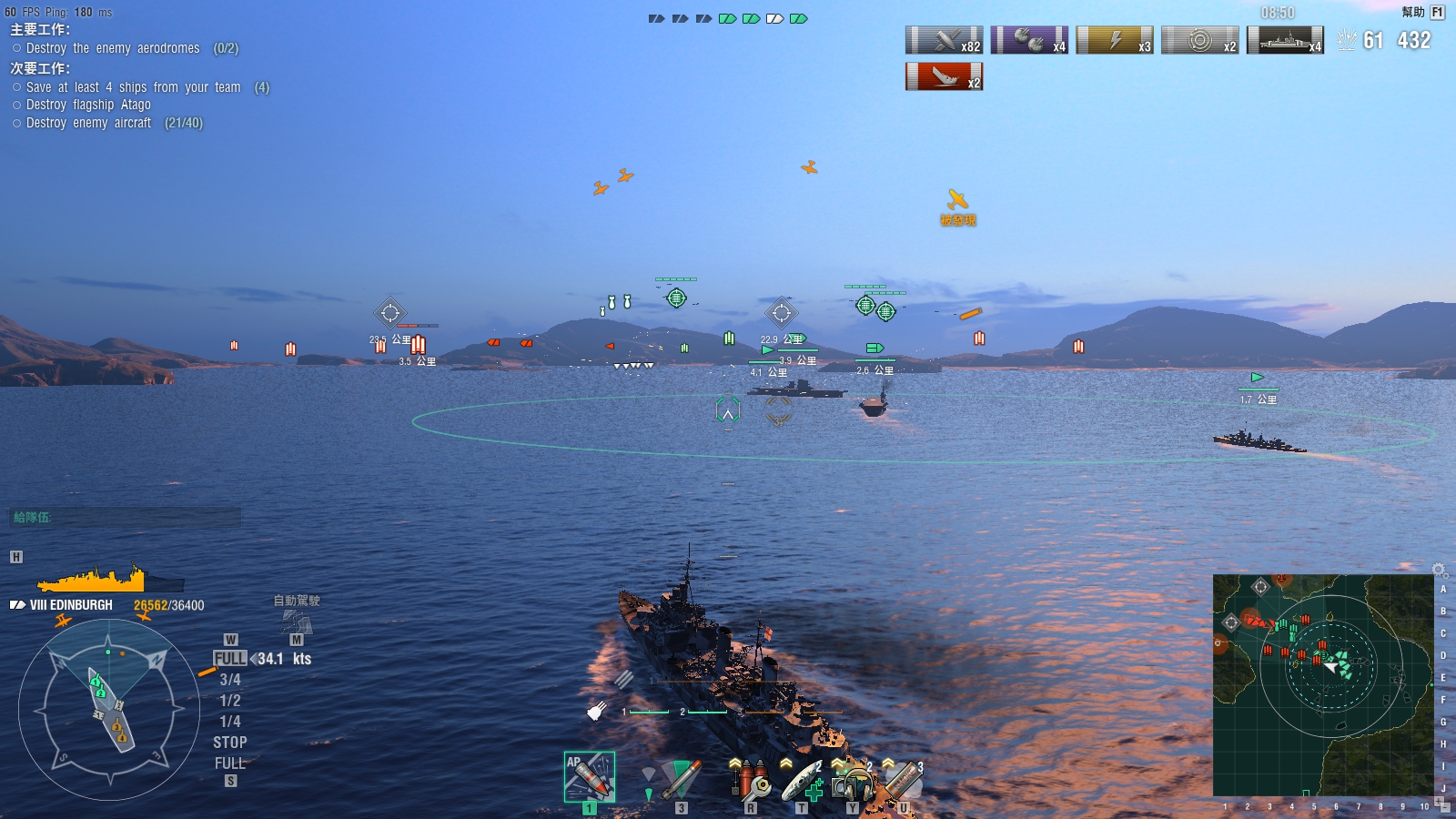Open minimap settings with the gear icon

[1439, 570]
